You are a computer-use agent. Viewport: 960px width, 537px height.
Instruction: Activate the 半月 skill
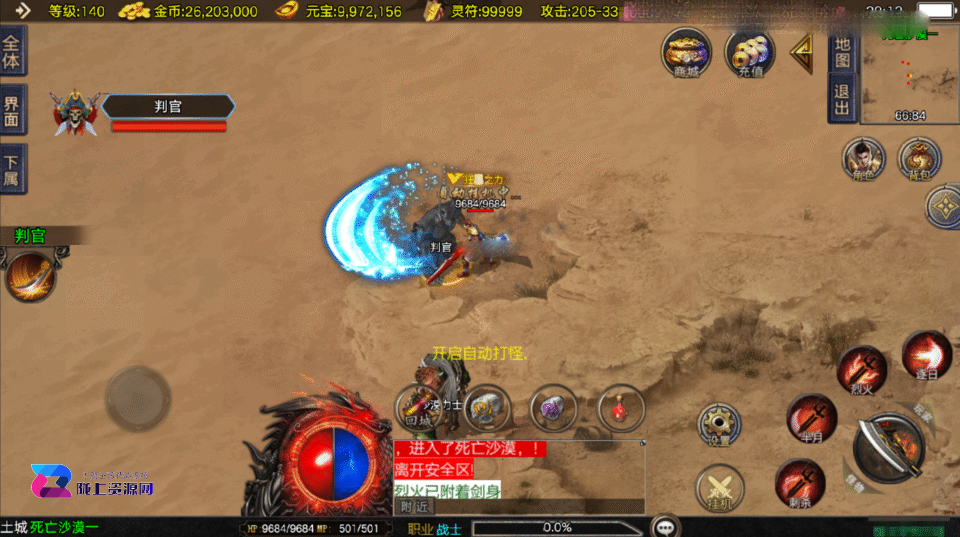pos(811,418)
